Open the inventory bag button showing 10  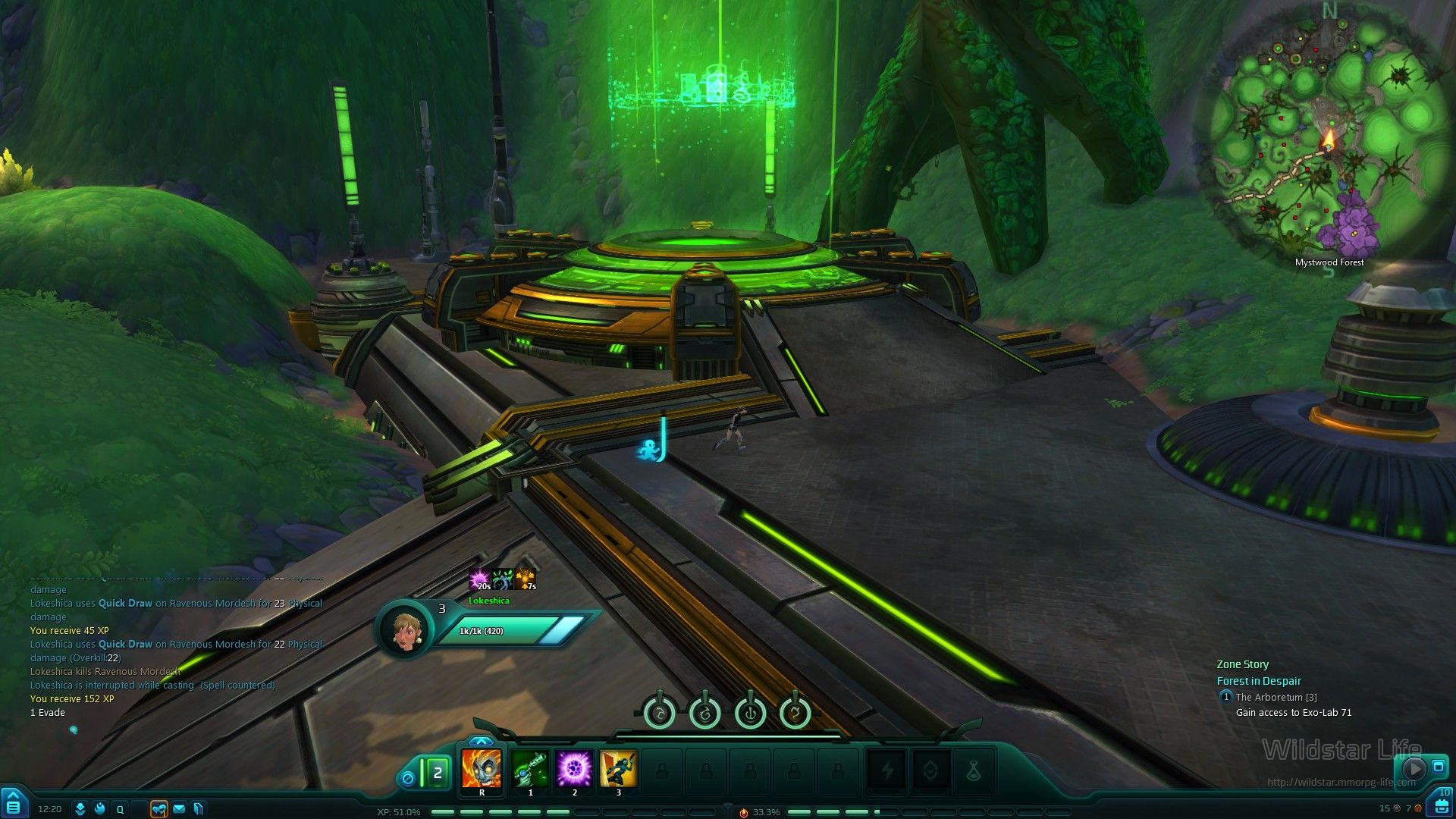[x=1442, y=804]
